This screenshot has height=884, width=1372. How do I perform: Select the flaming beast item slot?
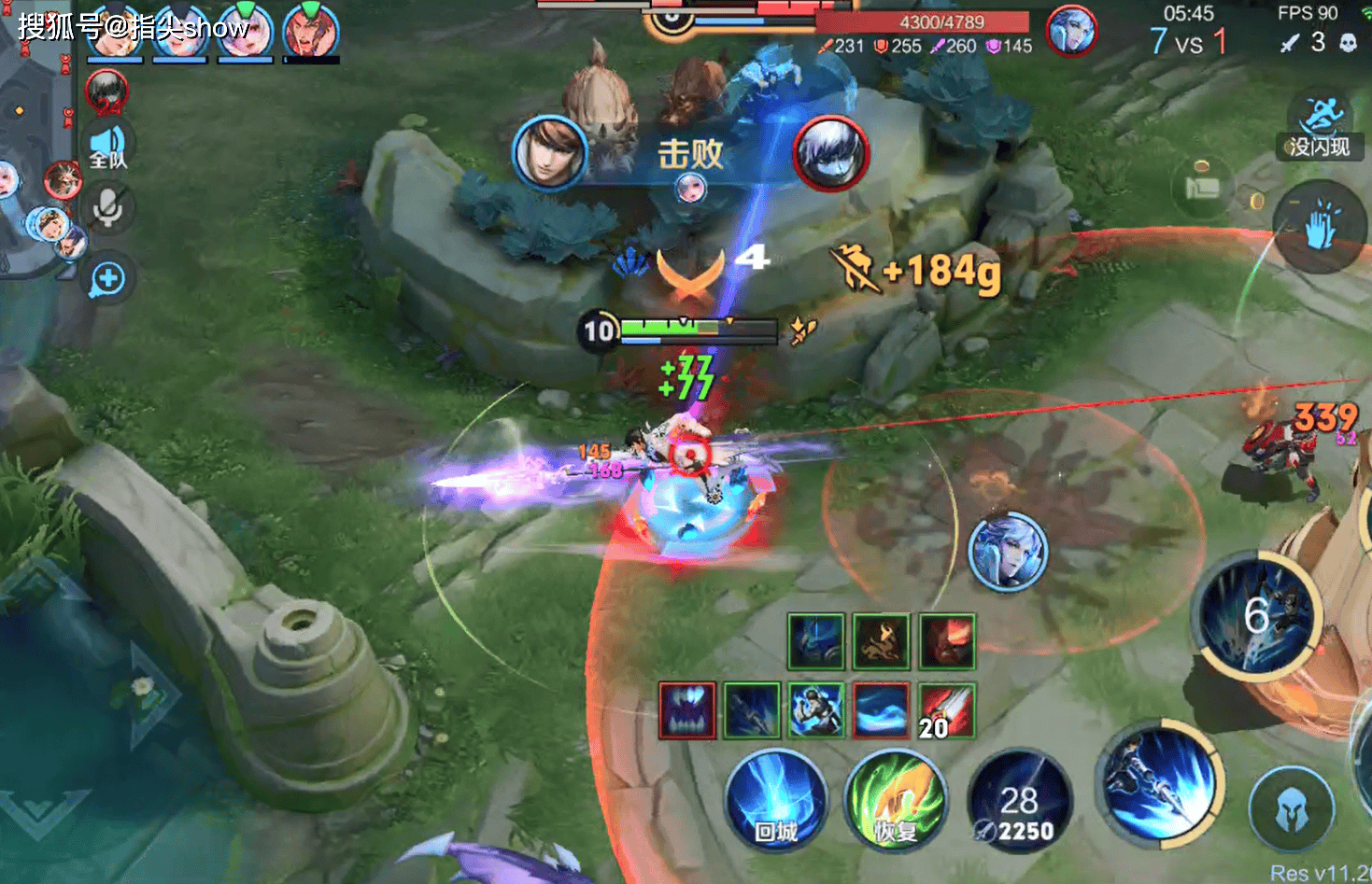(882, 642)
